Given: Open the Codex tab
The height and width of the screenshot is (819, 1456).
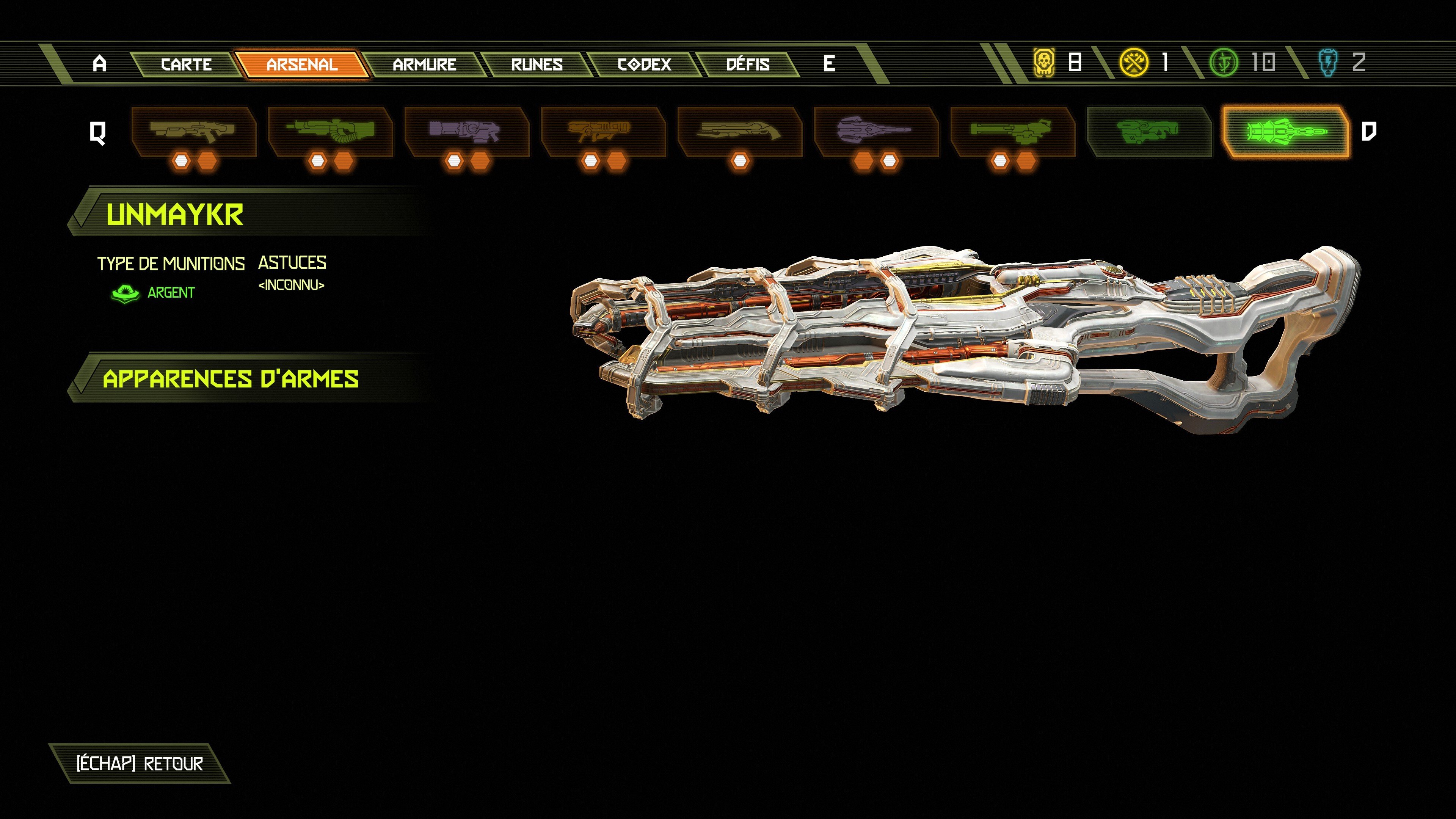Looking at the screenshot, I should tap(644, 64).
